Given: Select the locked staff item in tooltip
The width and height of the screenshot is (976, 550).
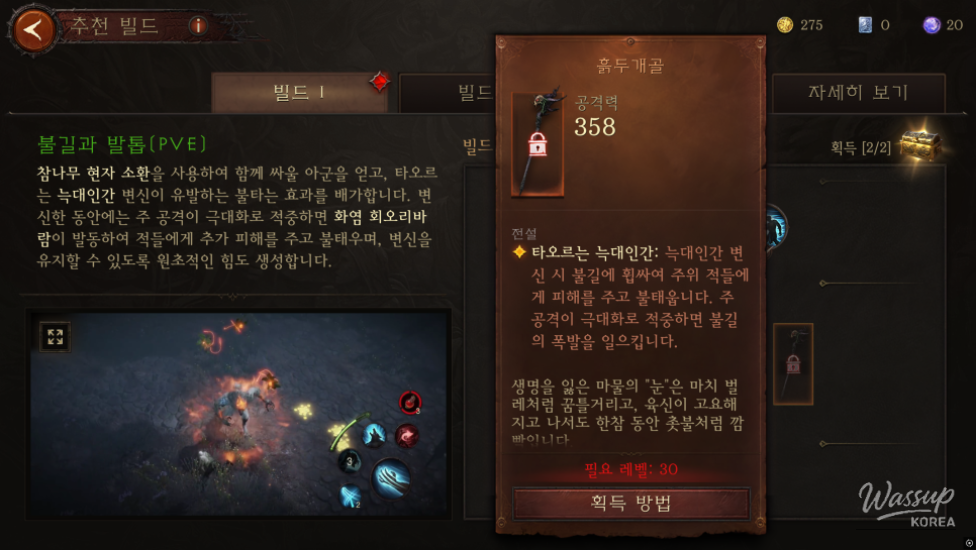Looking at the screenshot, I should pyautogui.click(x=537, y=144).
